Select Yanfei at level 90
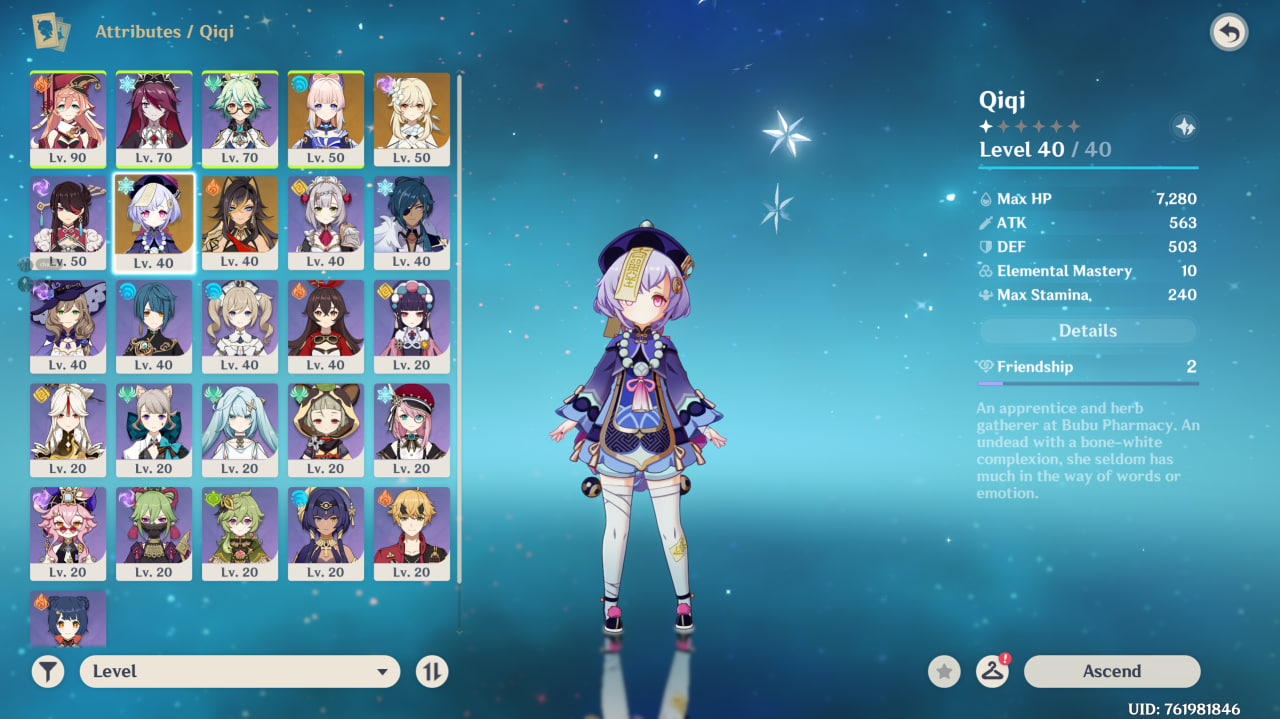 click(68, 118)
